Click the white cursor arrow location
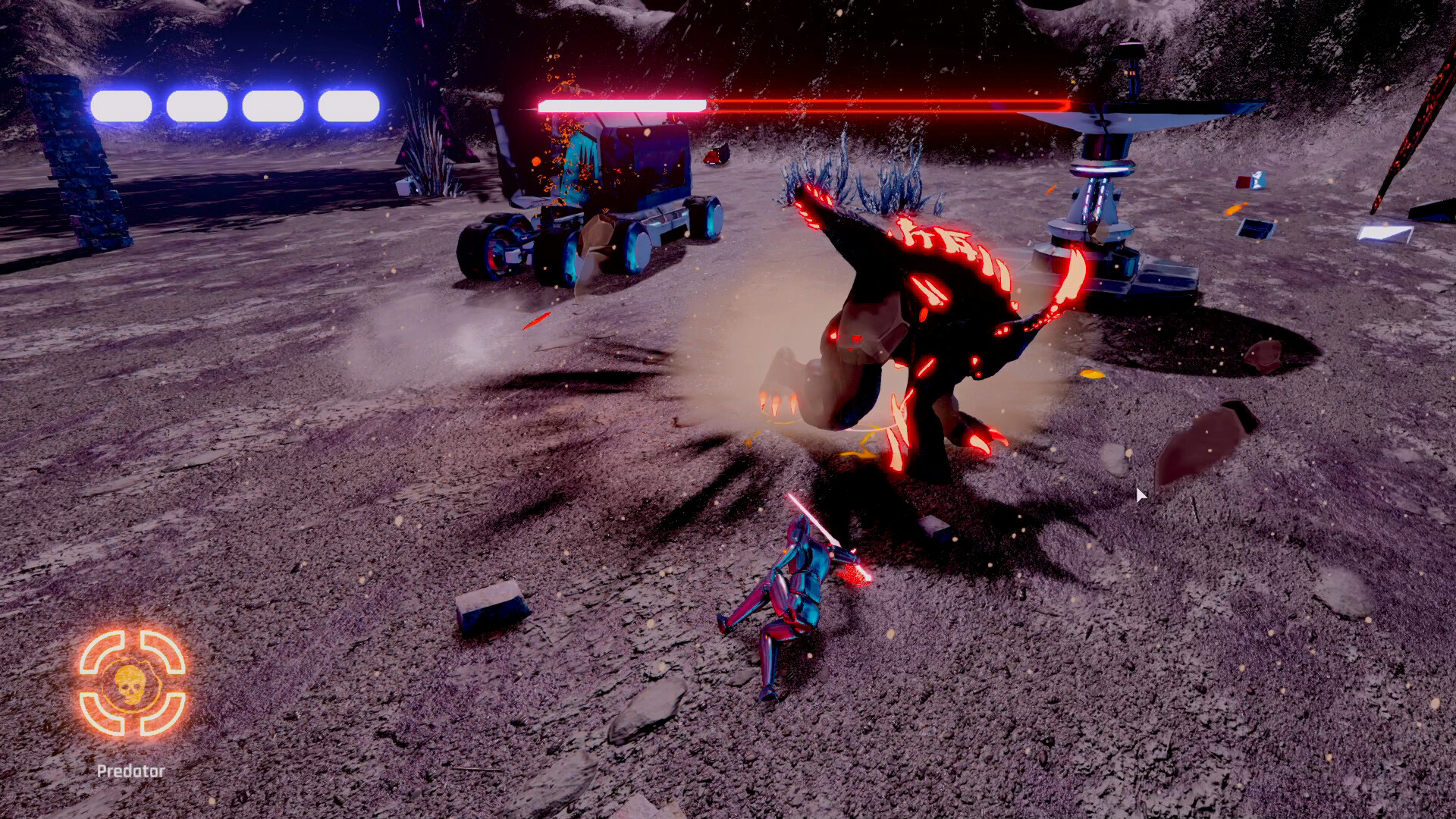Image resolution: width=1456 pixels, height=819 pixels. [x=1141, y=494]
